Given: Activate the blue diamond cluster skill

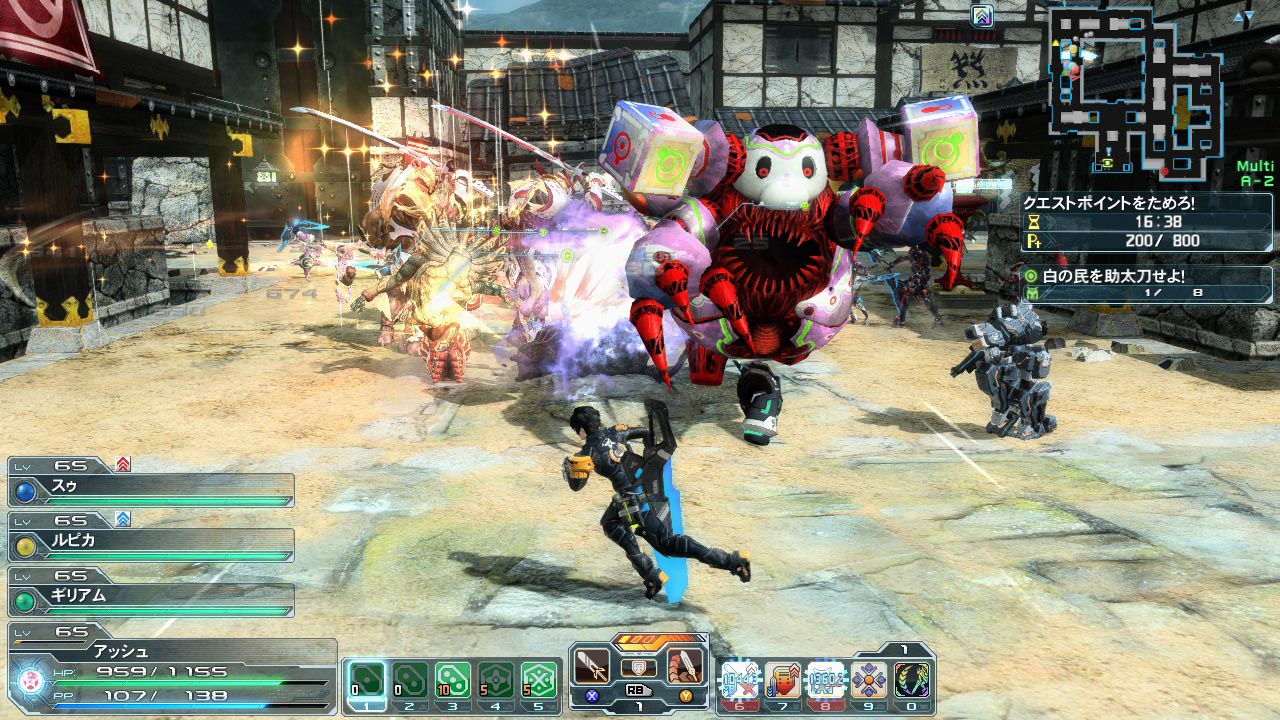Looking at the screenshot, I should pos(869,680).
